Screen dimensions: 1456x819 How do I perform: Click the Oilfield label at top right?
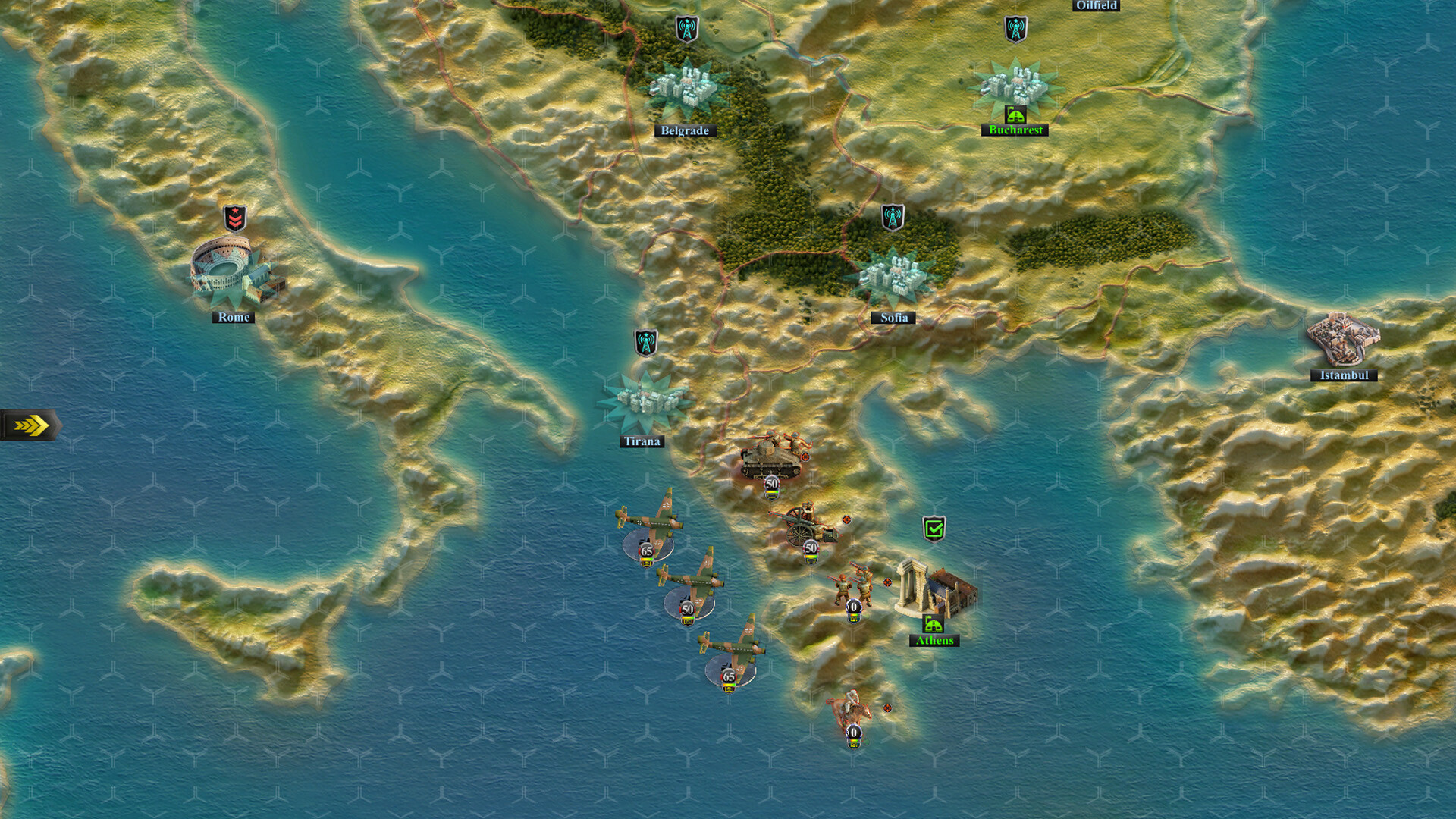click(x=1096, y=6)
